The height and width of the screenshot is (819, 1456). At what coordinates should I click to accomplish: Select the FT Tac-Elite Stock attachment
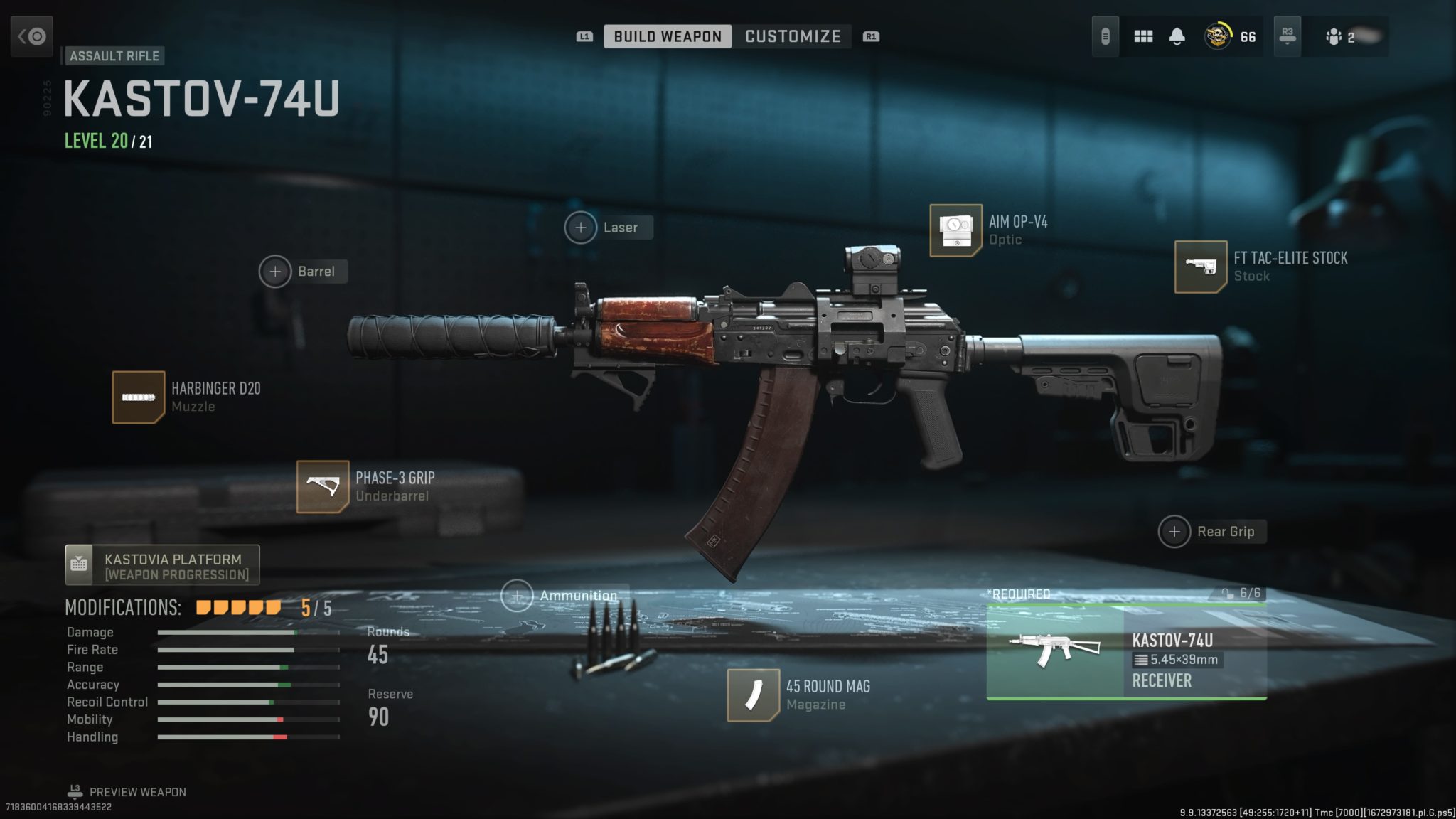[1202, 267]
